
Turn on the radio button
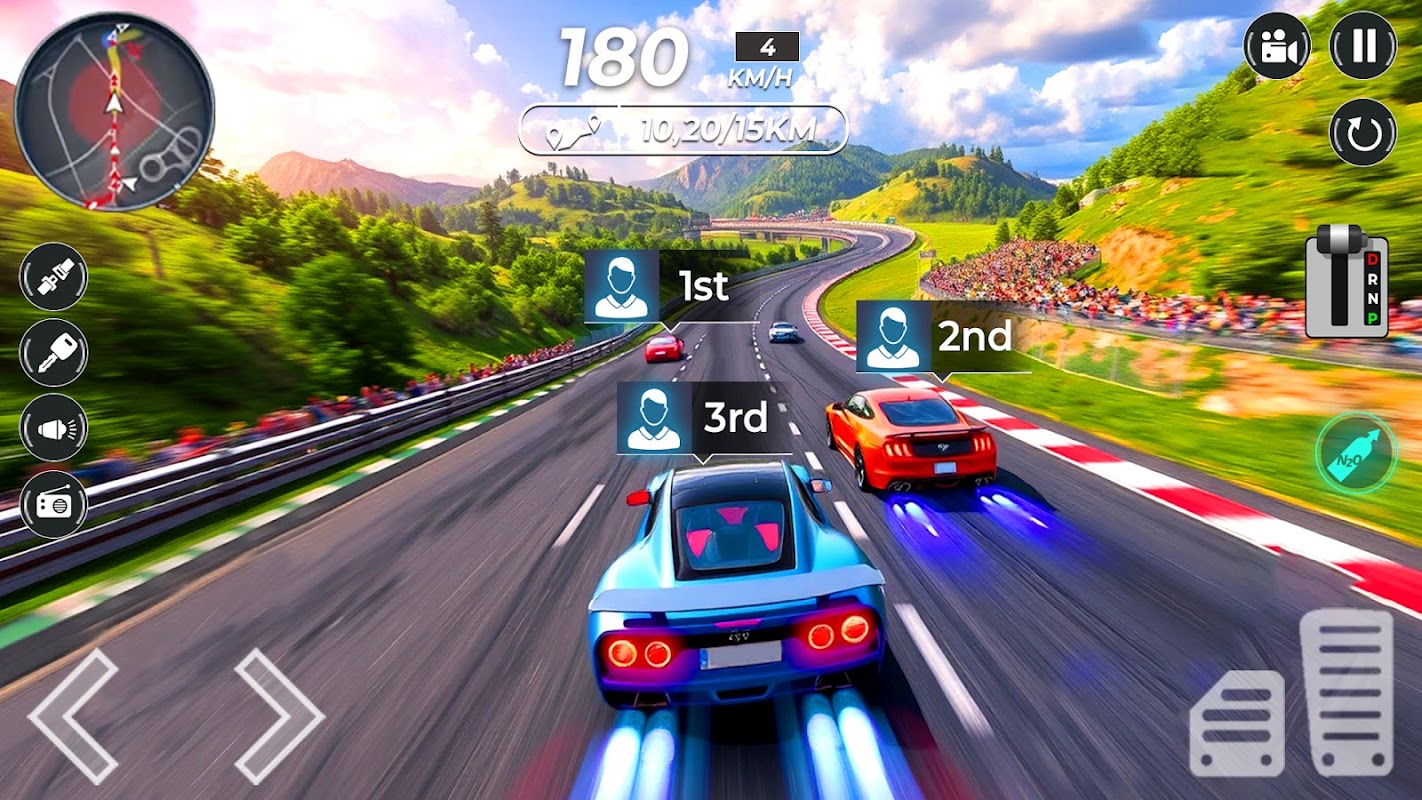[x=54, y=504]
